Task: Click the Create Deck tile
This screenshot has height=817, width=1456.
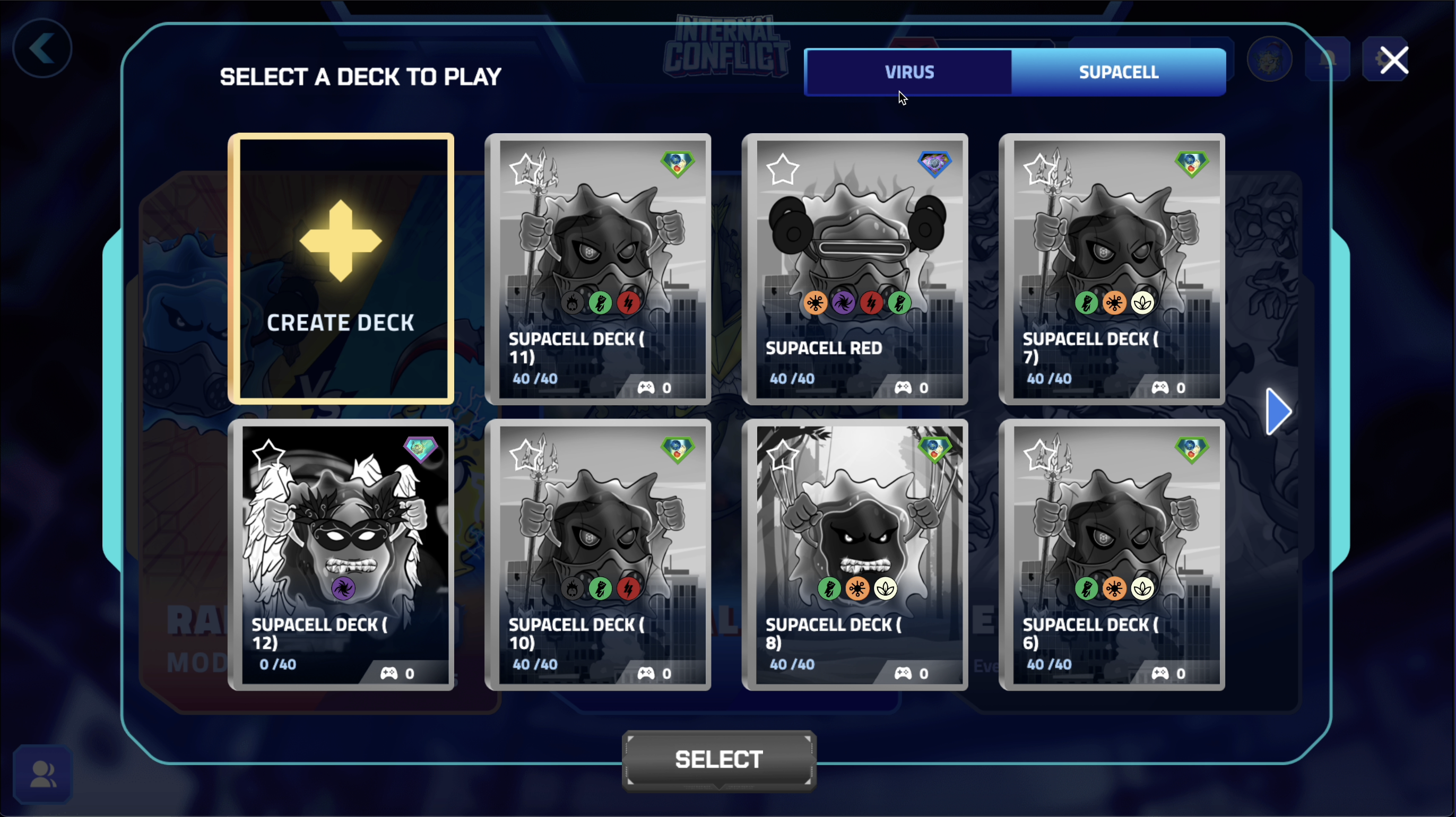Action: pyautogui.click(x=341, y=269)
